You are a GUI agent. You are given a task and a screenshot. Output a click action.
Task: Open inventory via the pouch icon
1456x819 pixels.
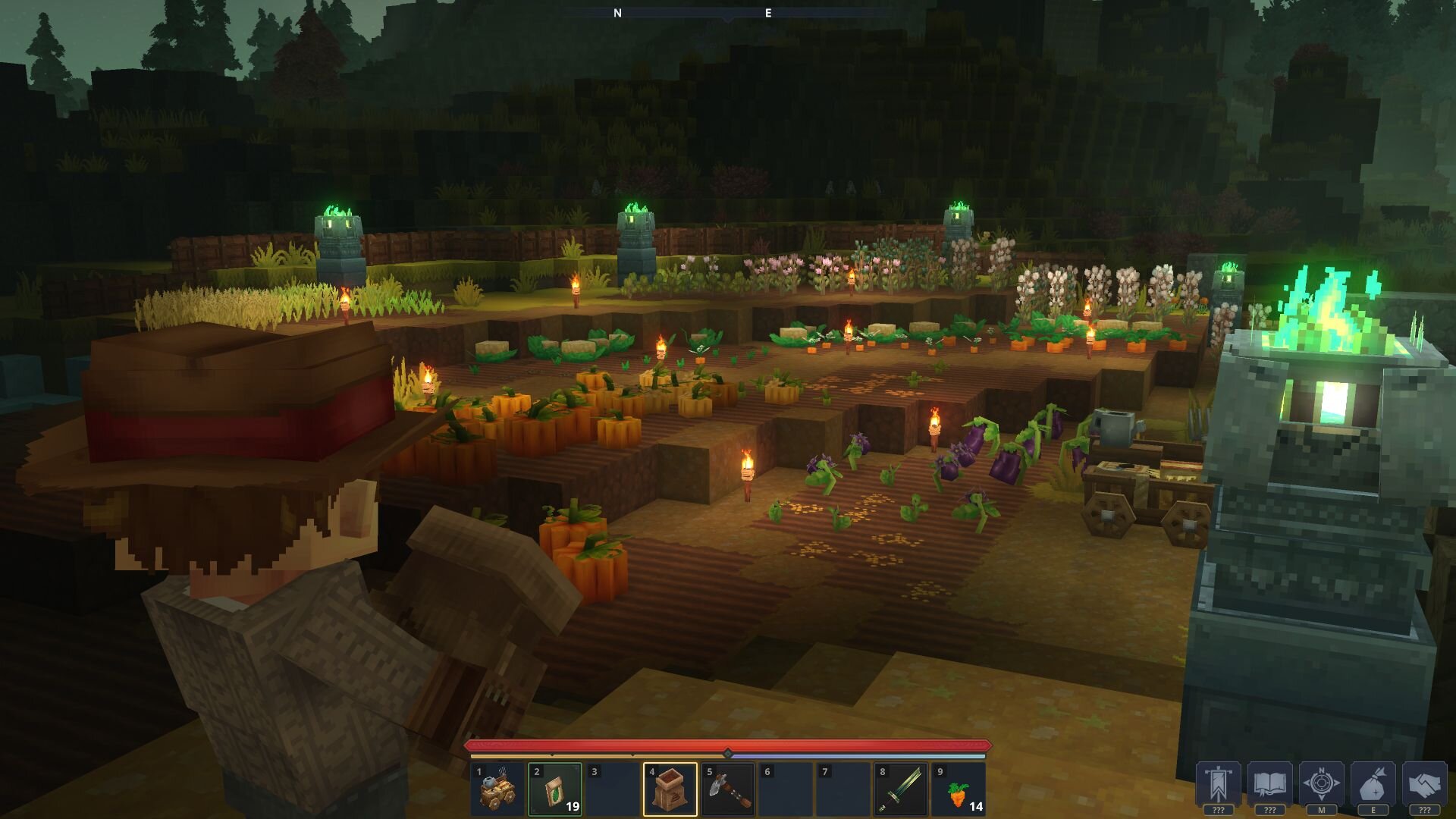pos(1373,783)
